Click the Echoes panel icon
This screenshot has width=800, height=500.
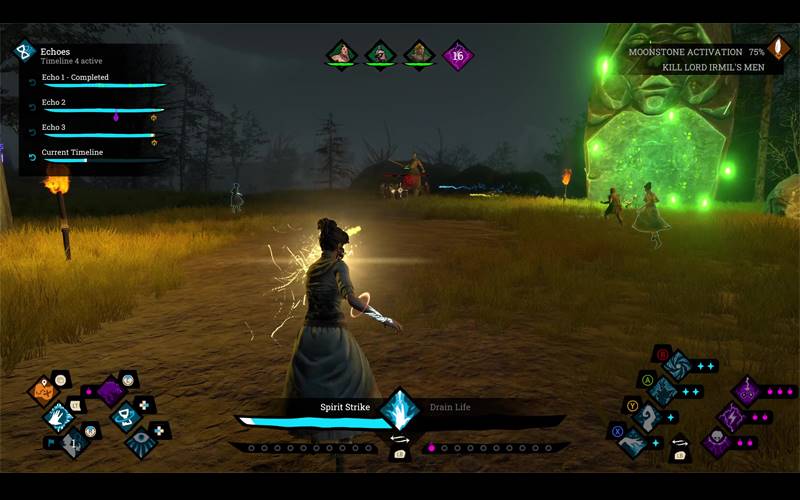pos(24,50)
